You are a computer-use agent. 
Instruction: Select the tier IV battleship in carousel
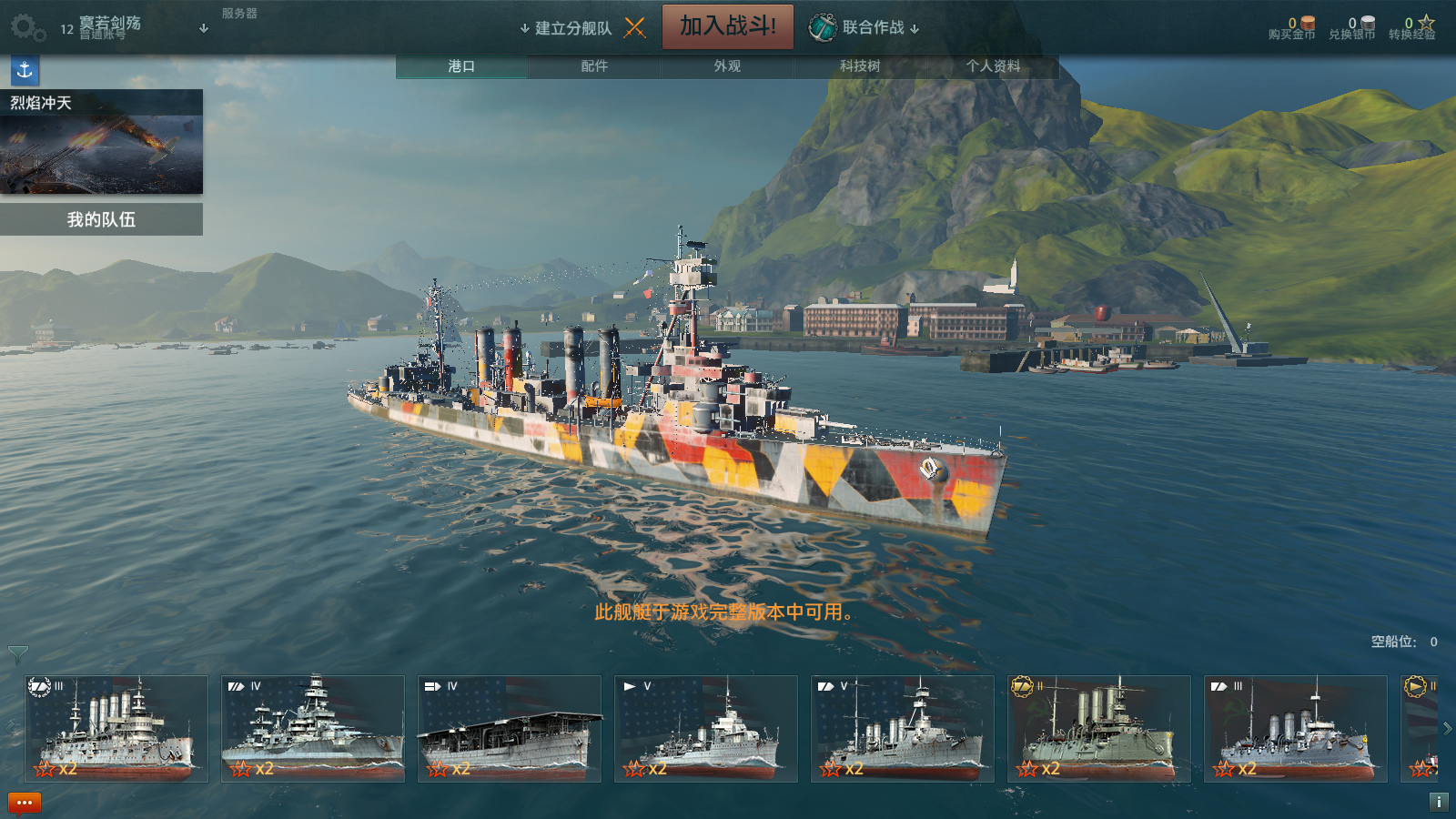(313, 729)
